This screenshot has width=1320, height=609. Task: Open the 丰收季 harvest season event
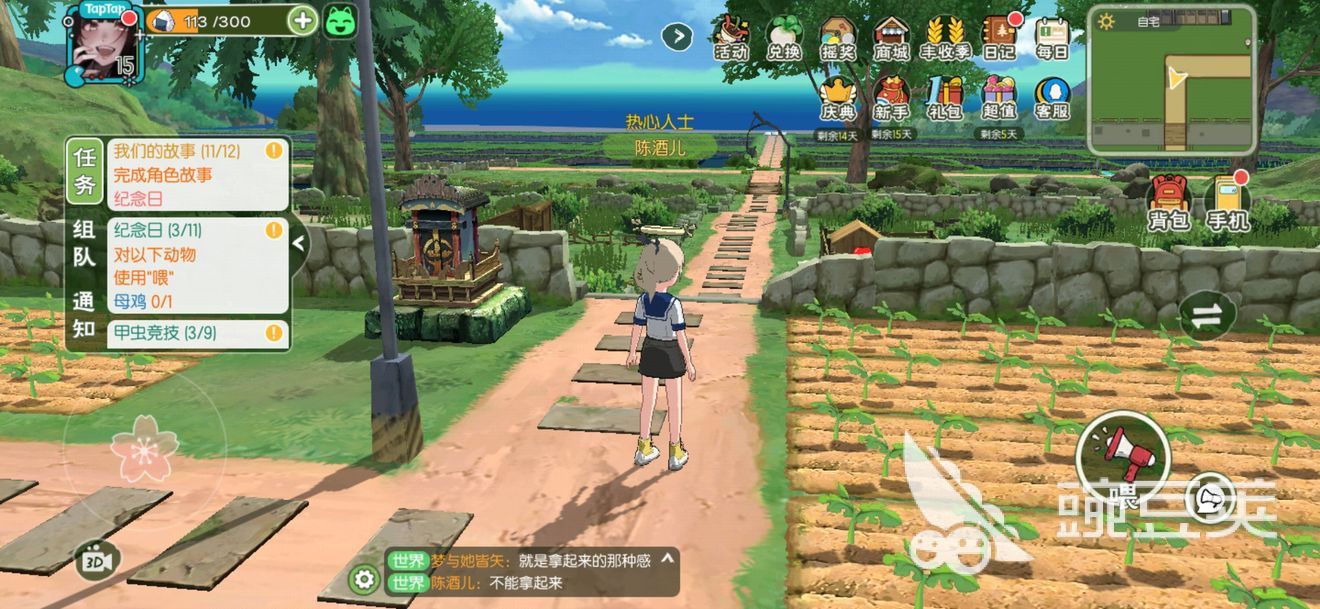coord(945,38)
